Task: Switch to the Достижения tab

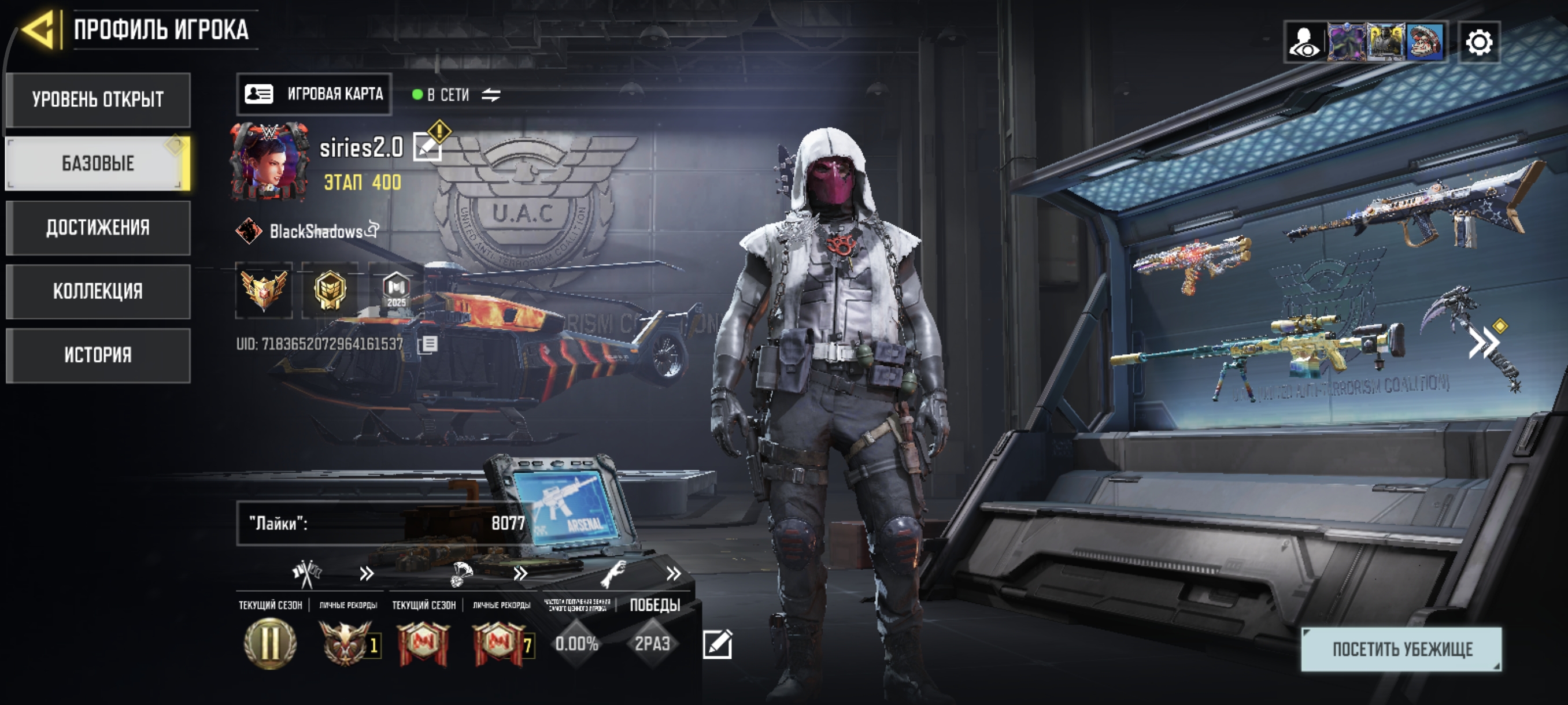Action: tap(98, 228)
